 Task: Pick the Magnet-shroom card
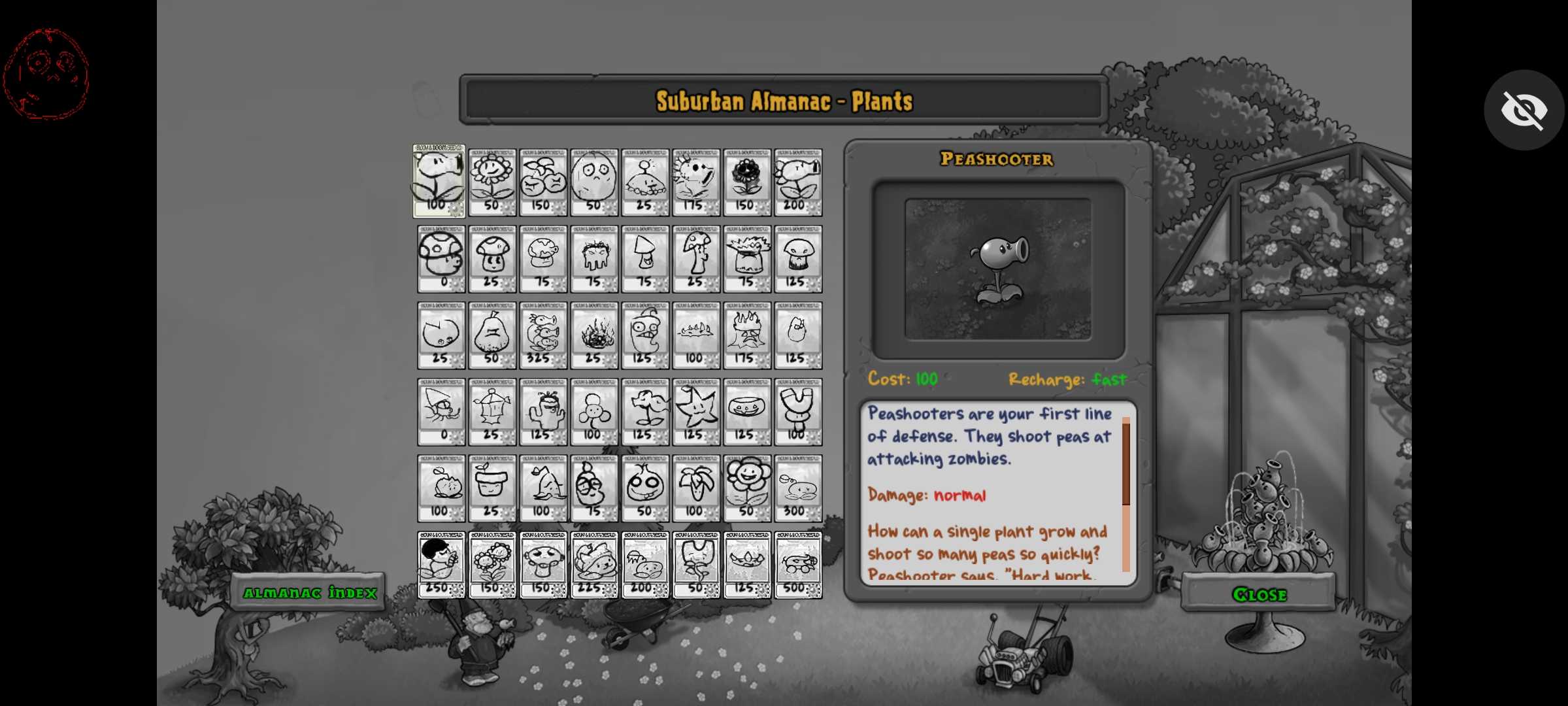tap(798, 412)
